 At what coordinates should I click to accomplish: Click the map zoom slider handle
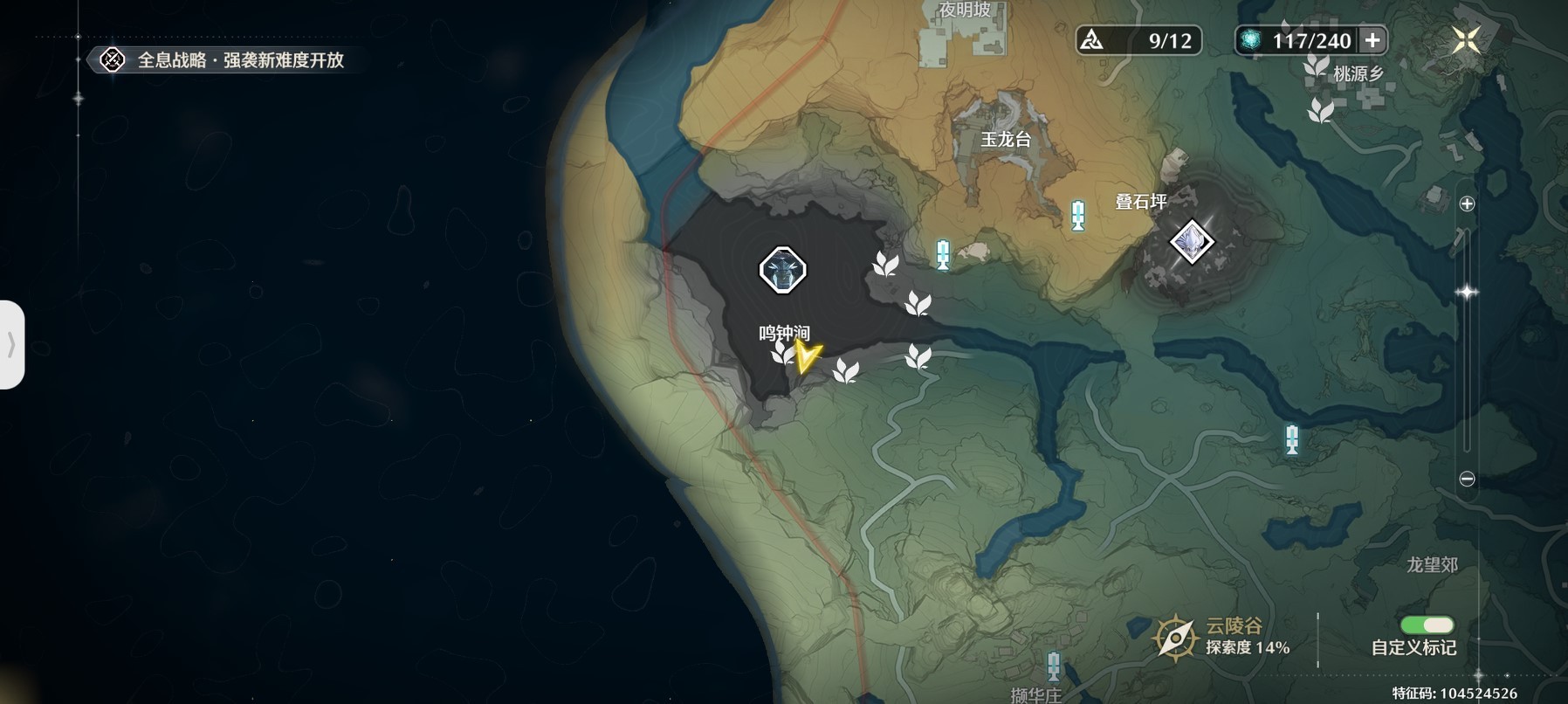[1467, 293]
